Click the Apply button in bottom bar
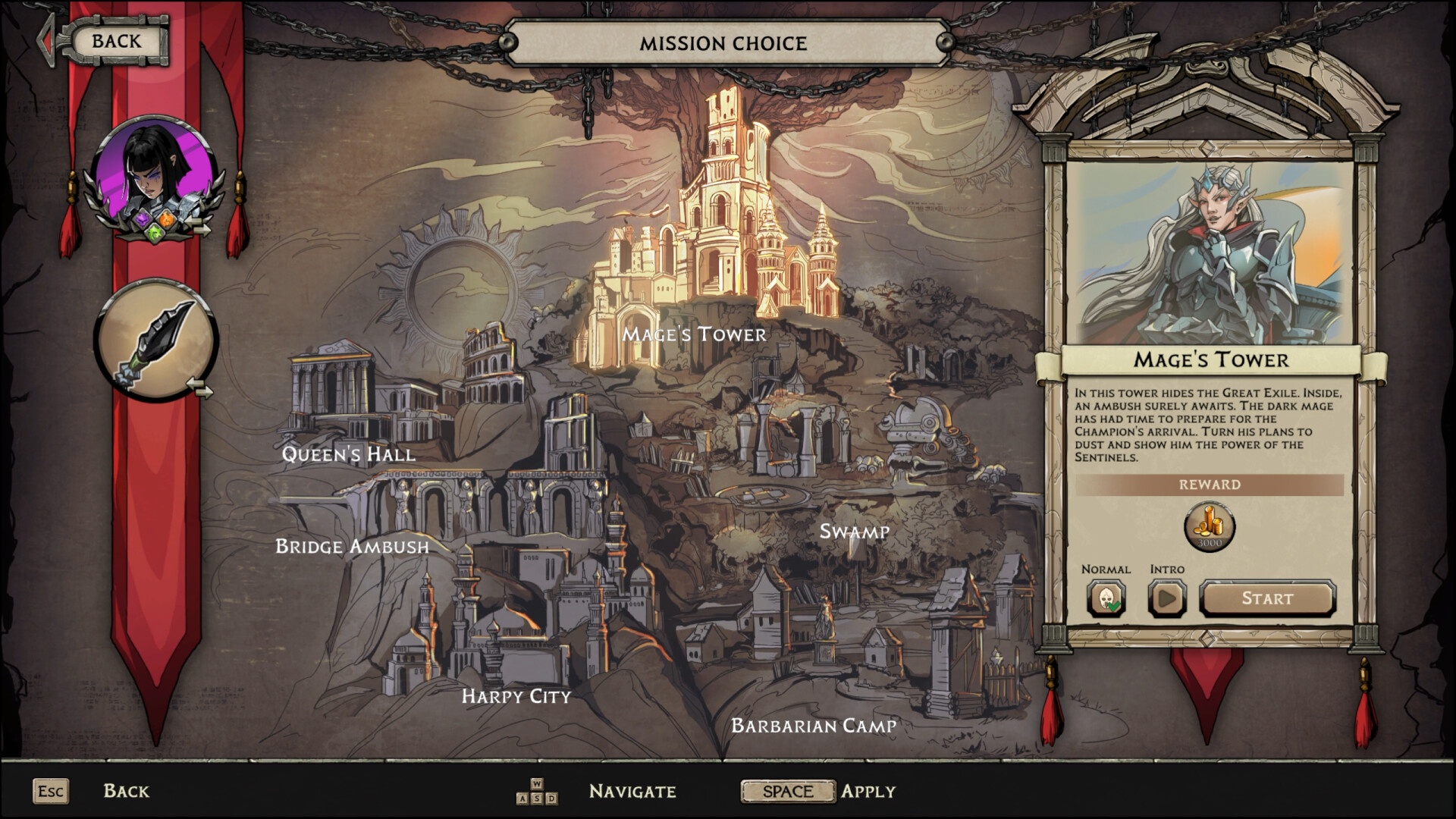 click(788, 791)
